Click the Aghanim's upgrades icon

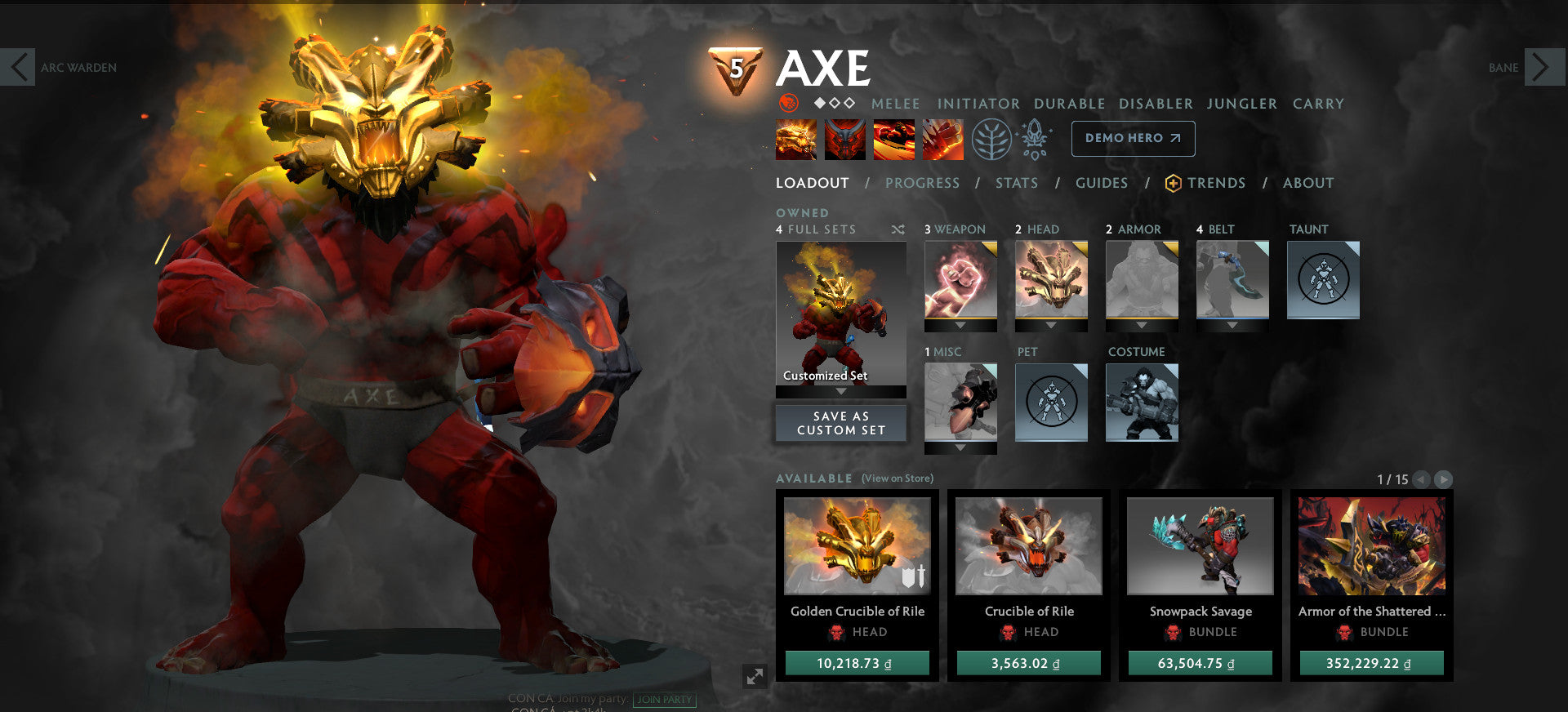(1034, 139)
